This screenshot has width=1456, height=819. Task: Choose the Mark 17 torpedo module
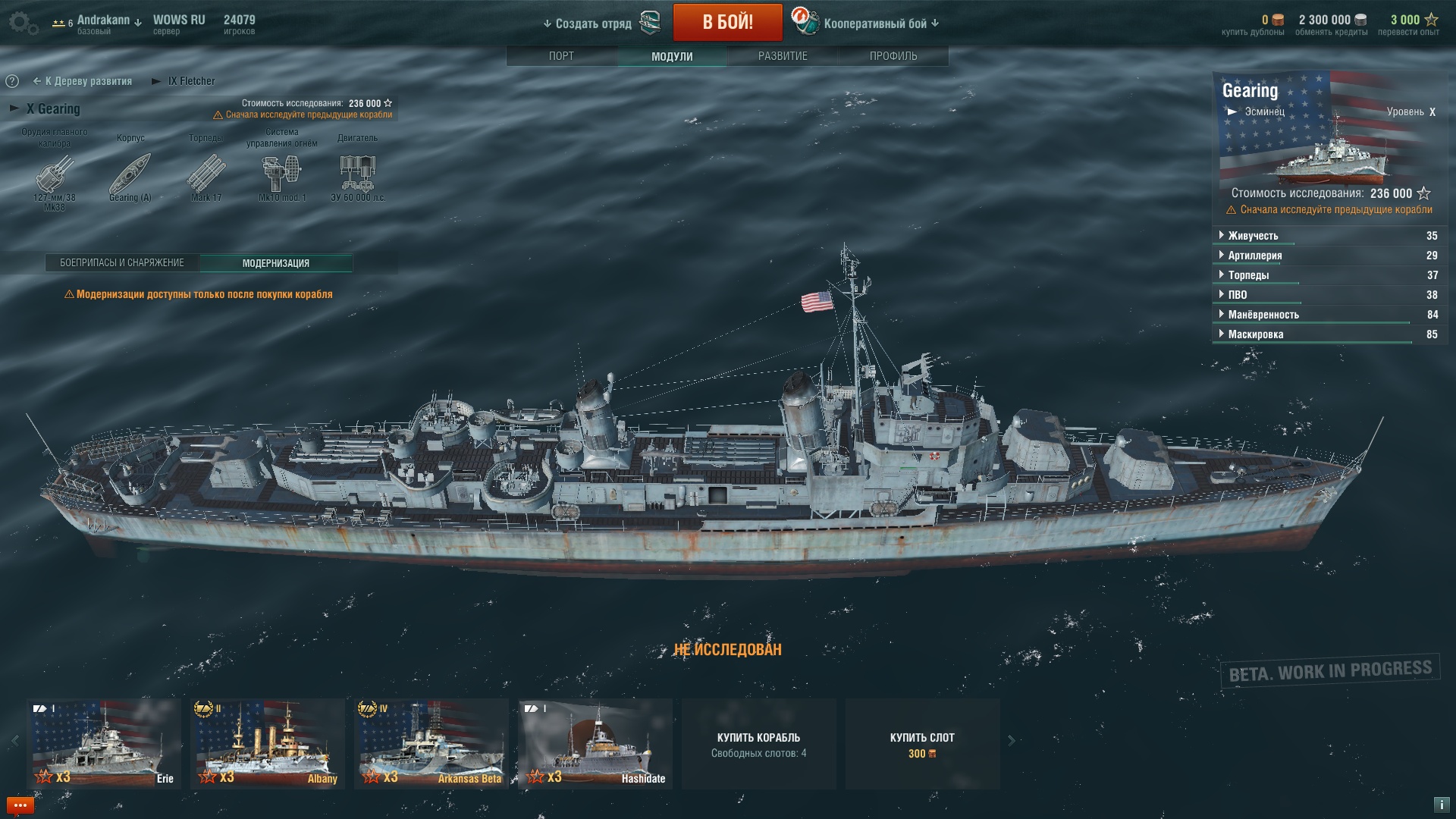(206, 174)
